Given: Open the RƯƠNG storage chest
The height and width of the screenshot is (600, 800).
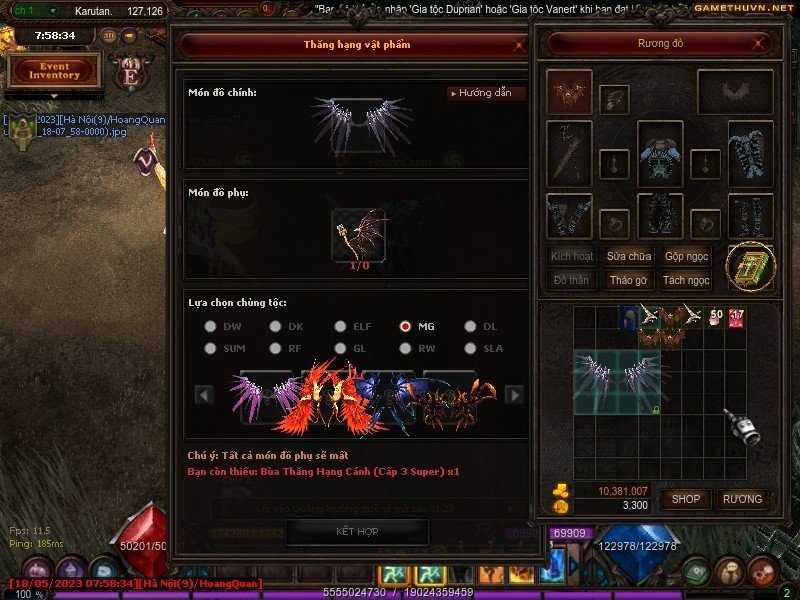Looking at the screenshot, I should [x=742, y=499].
